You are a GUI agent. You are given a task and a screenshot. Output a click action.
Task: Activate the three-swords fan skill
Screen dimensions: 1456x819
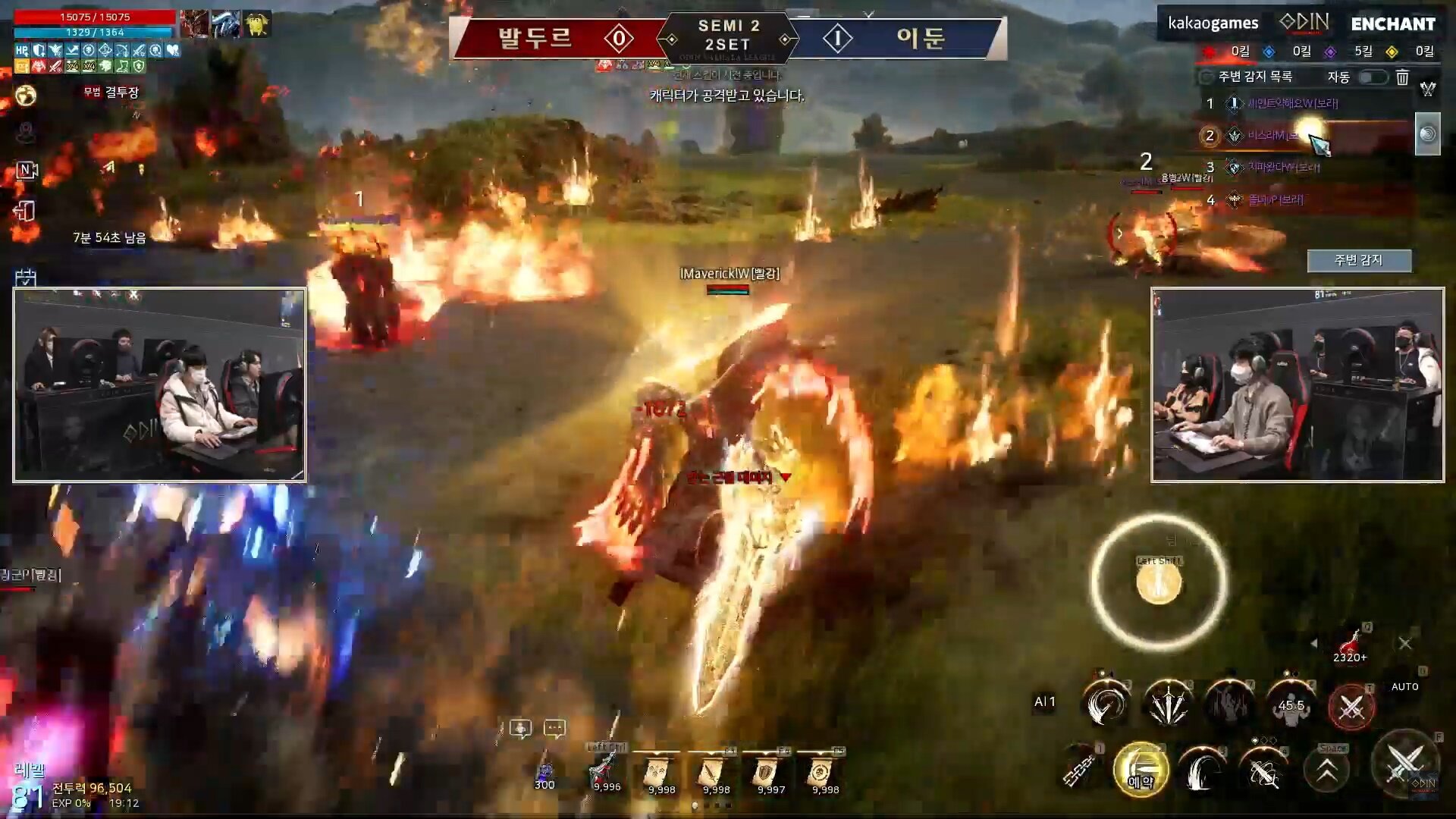(x=1168, y=704)
